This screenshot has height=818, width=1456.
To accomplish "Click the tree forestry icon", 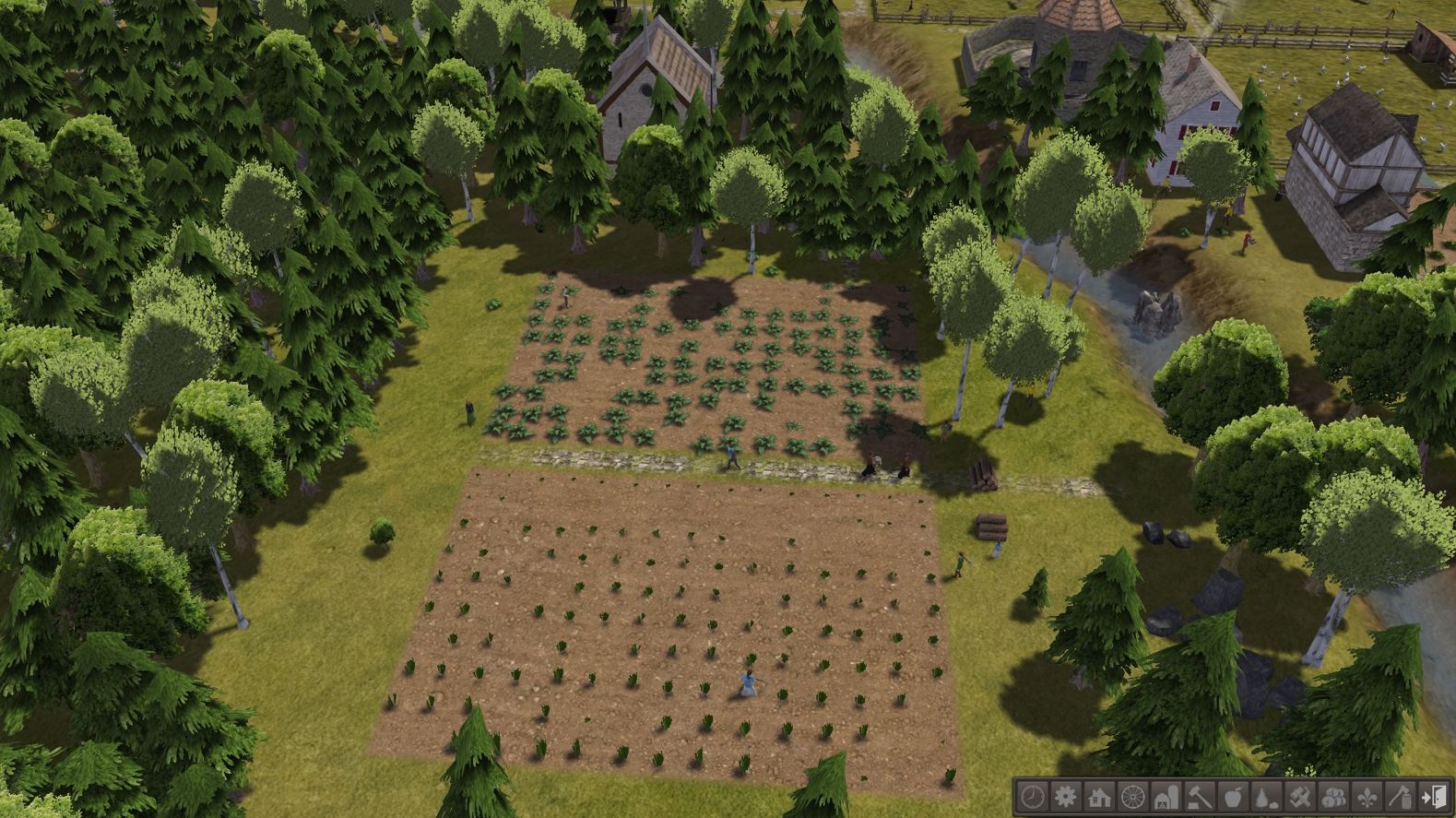I will (x=1268, y=799).
